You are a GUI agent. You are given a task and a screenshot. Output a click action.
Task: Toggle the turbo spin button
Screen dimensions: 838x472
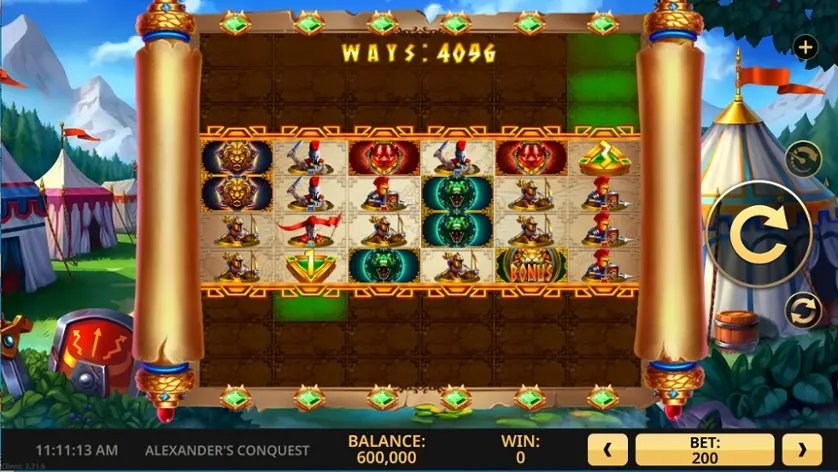pyautogui.click(x=803, y=158)
